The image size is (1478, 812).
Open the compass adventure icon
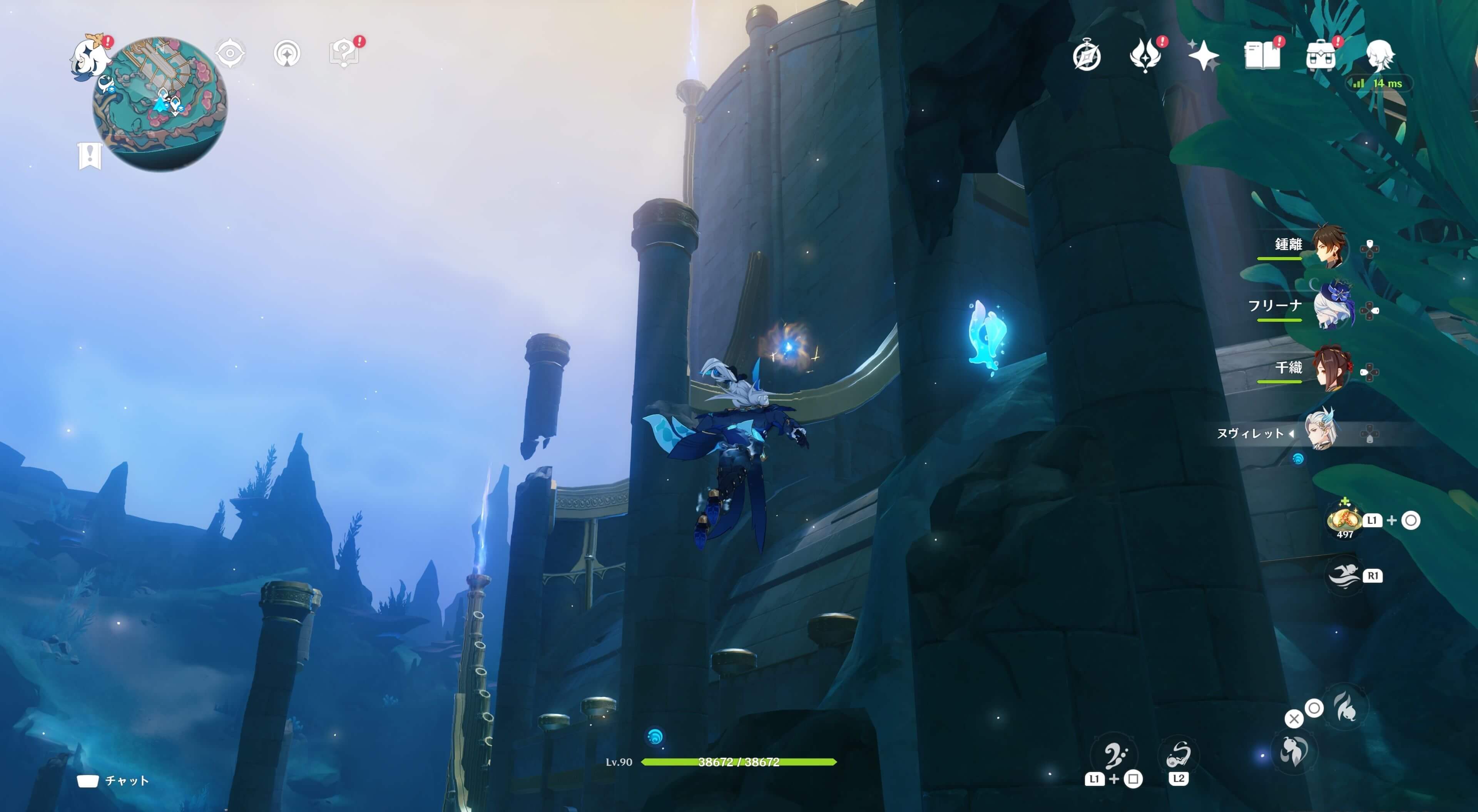(x=1087, y=56)
